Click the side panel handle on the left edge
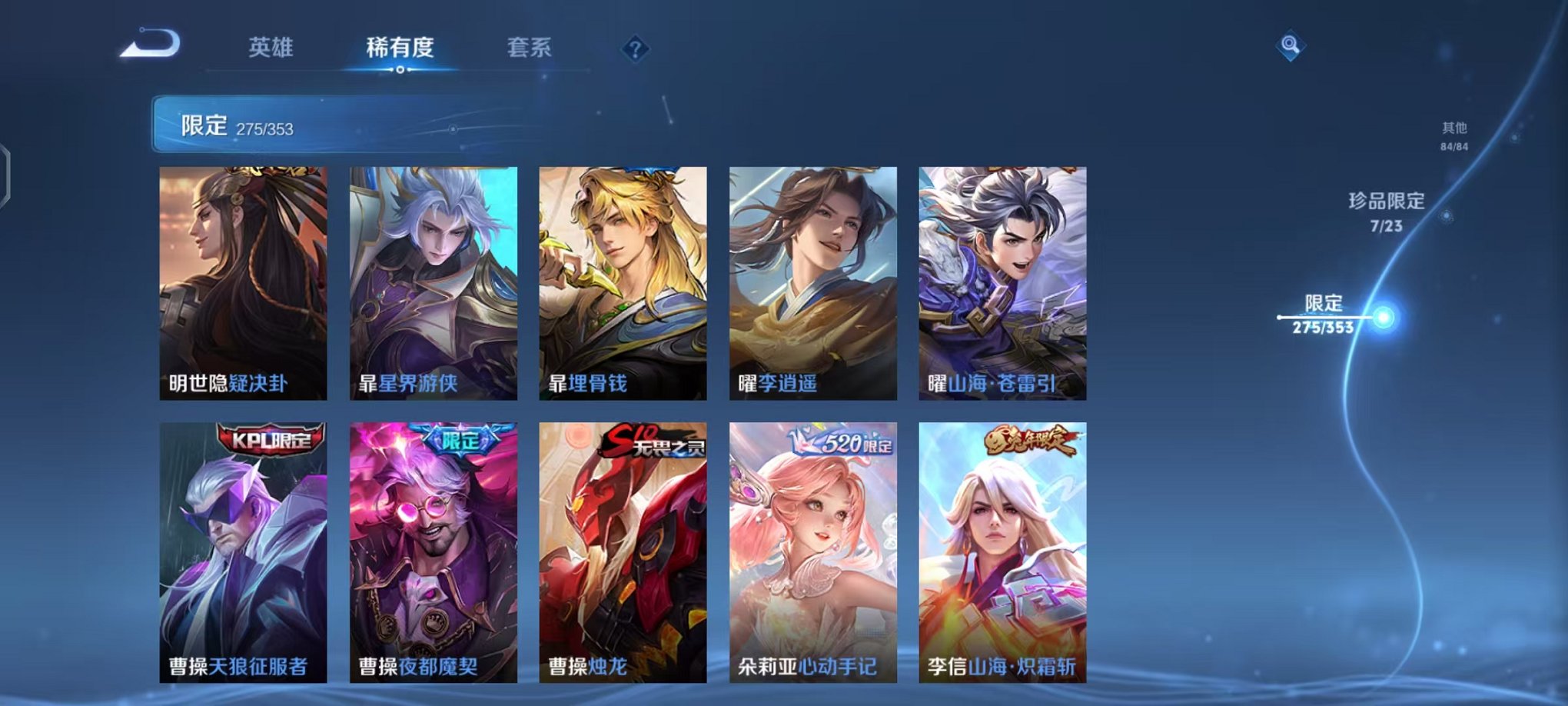This screenshot has width=1568, height=706. (x=8, y=173)
